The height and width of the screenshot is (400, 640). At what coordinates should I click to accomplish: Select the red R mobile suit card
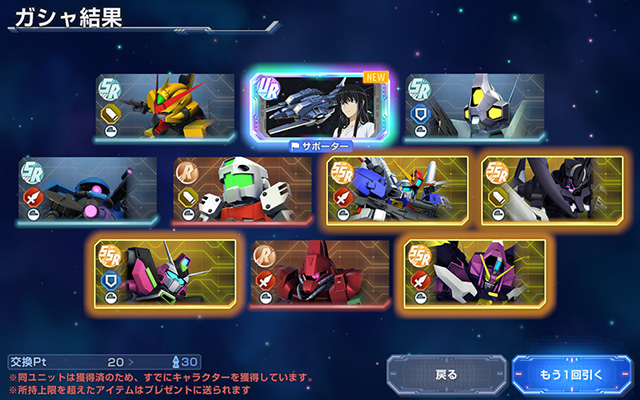pyautogui.click(x=320, y=269)
